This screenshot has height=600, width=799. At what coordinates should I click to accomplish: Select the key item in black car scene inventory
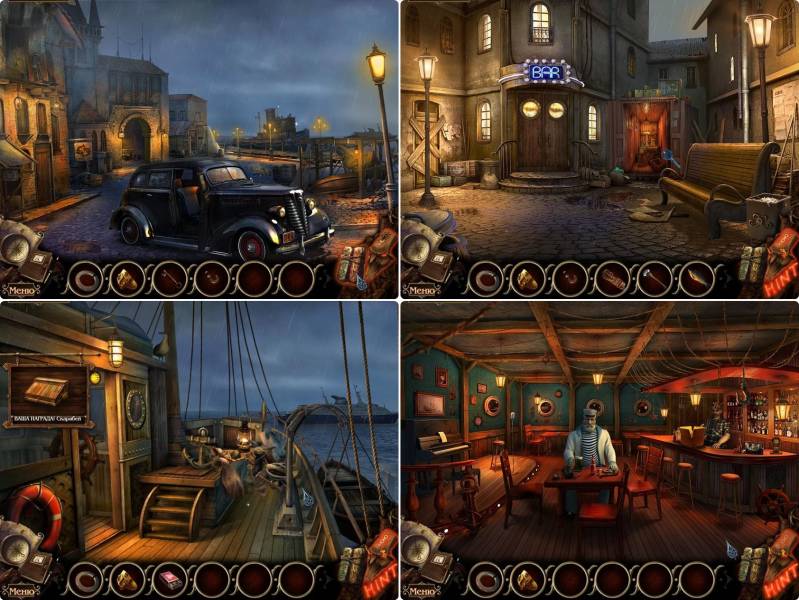[x=168, y=279]
